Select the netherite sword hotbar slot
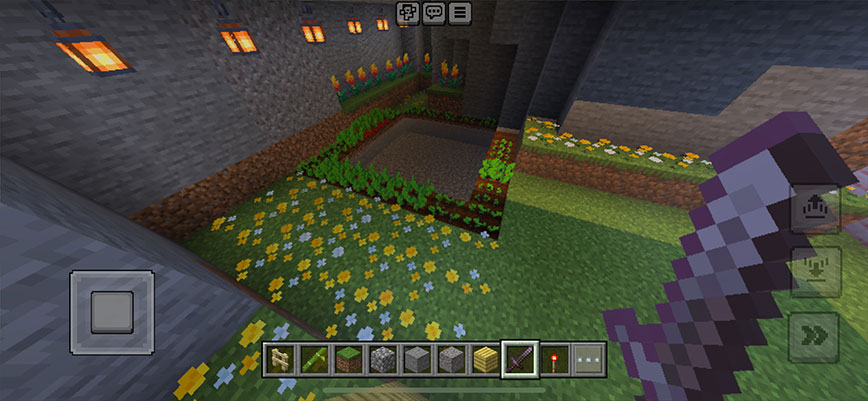 520,359
